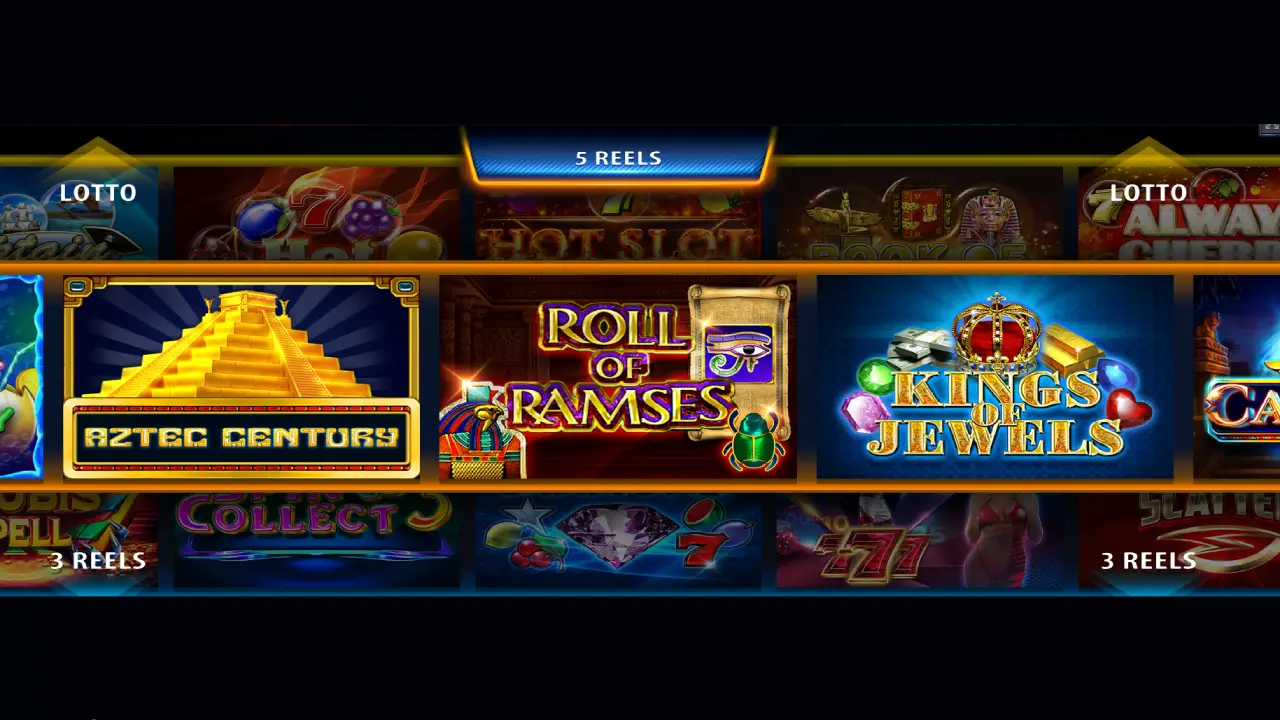This screenshot has height=720, width=1280.
Task: Select the 3 REELS label on the right
Action: click(x=1149, y=561)
